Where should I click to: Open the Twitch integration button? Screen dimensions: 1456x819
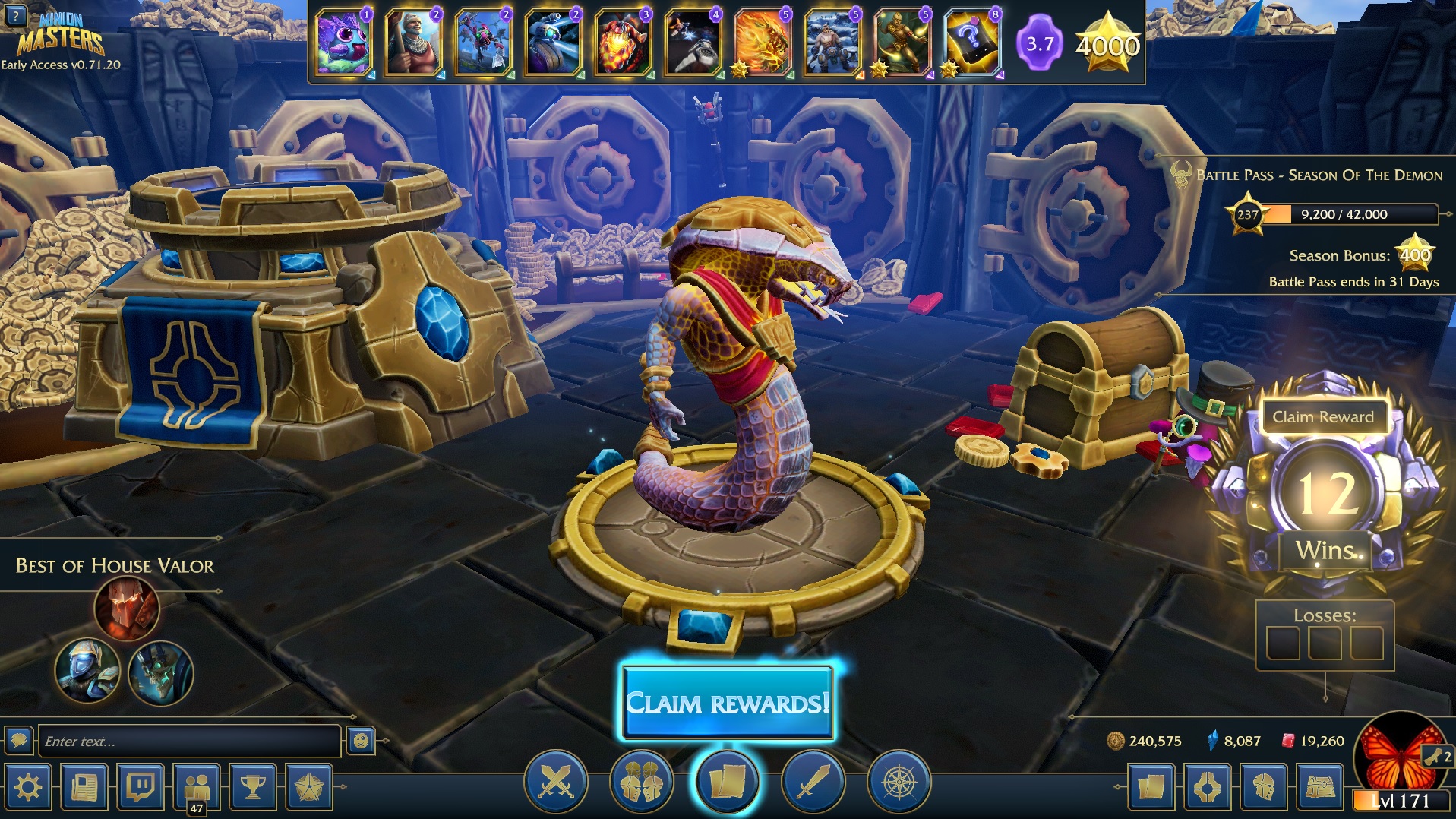click(141, 787)
